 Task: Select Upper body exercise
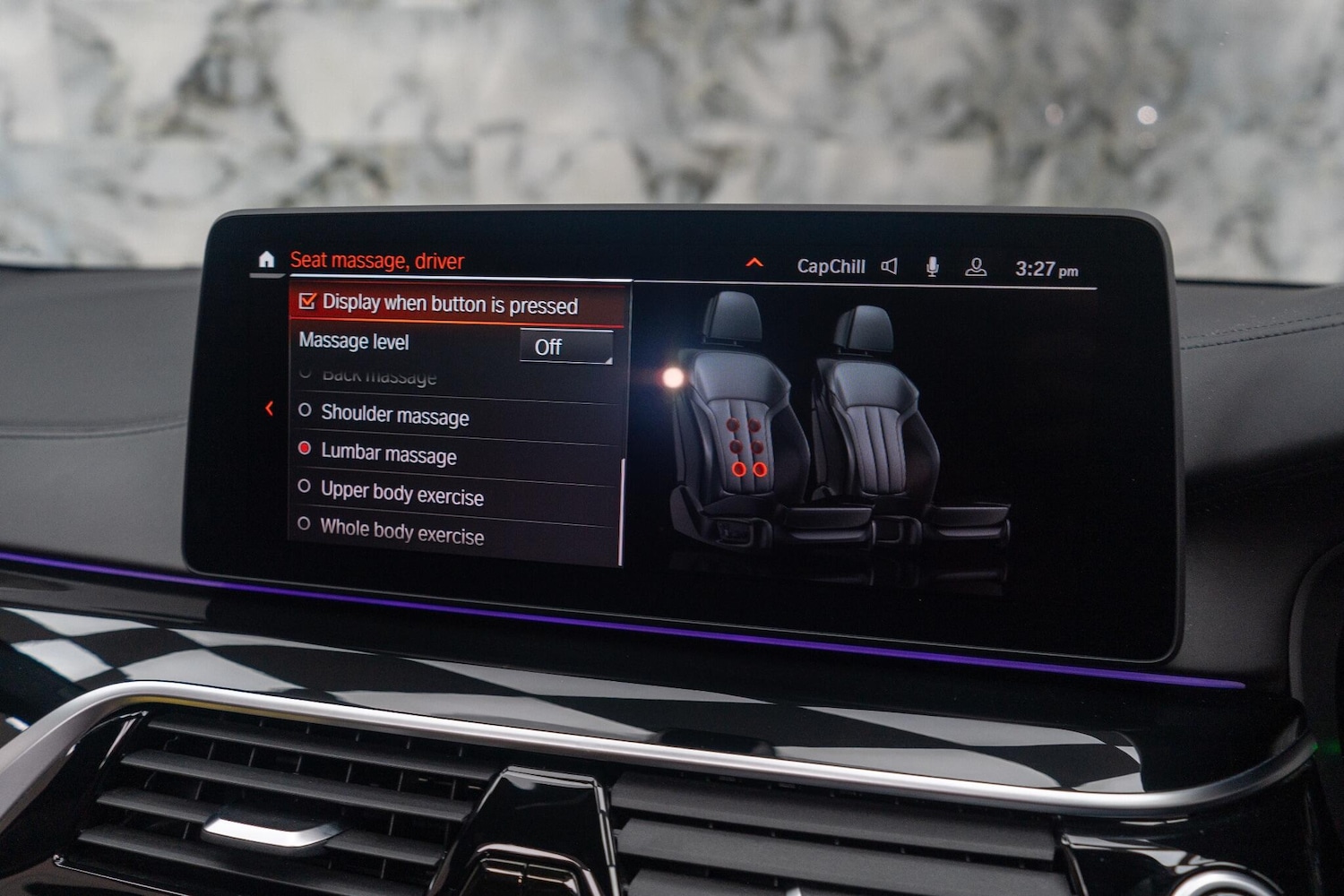401,493
